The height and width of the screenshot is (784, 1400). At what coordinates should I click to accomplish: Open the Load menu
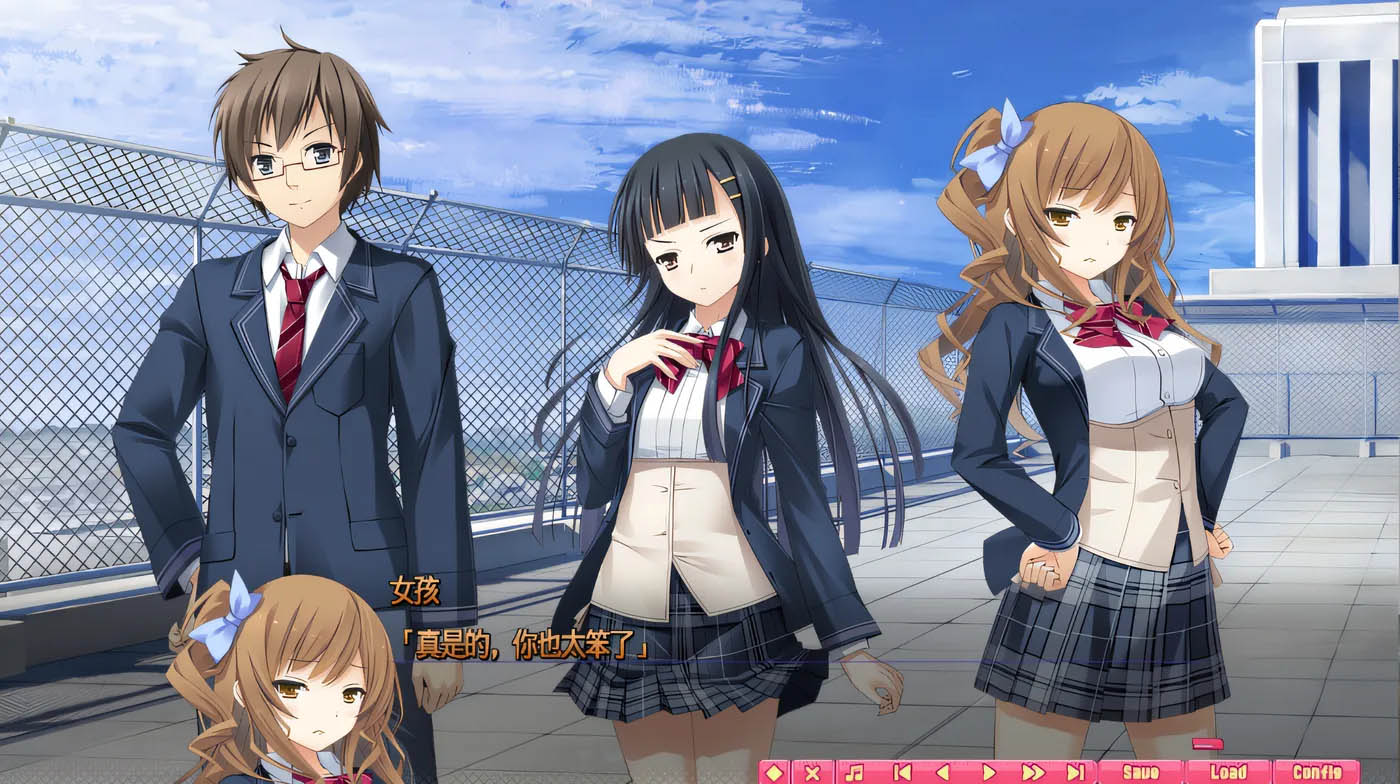tap(1229, 772)
